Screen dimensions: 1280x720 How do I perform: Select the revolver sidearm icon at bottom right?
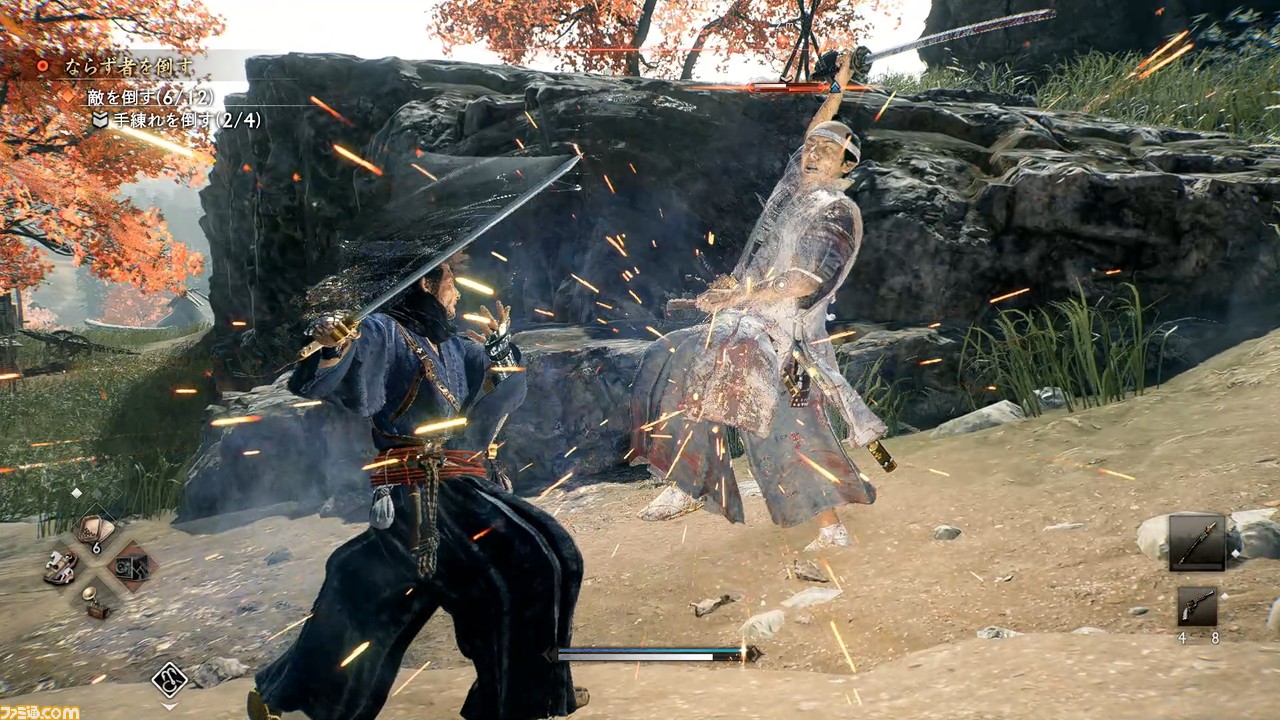pyautogui.click(x=1198, y=607)
